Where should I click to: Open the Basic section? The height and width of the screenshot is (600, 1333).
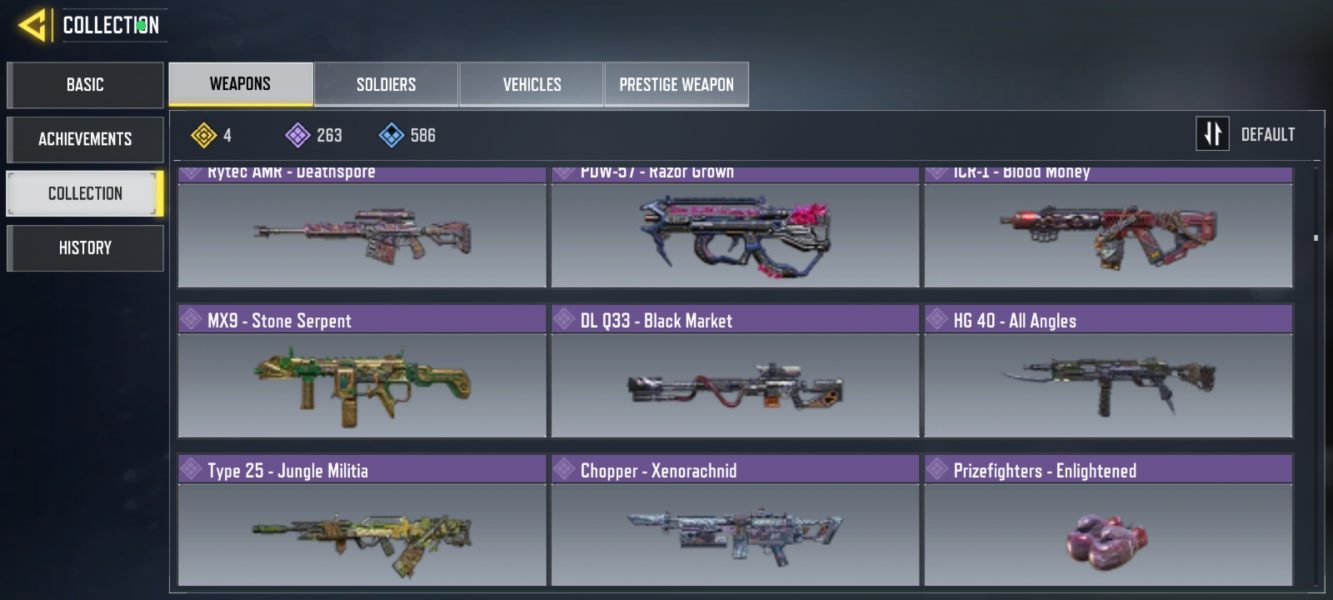click(x=85, y=85)
